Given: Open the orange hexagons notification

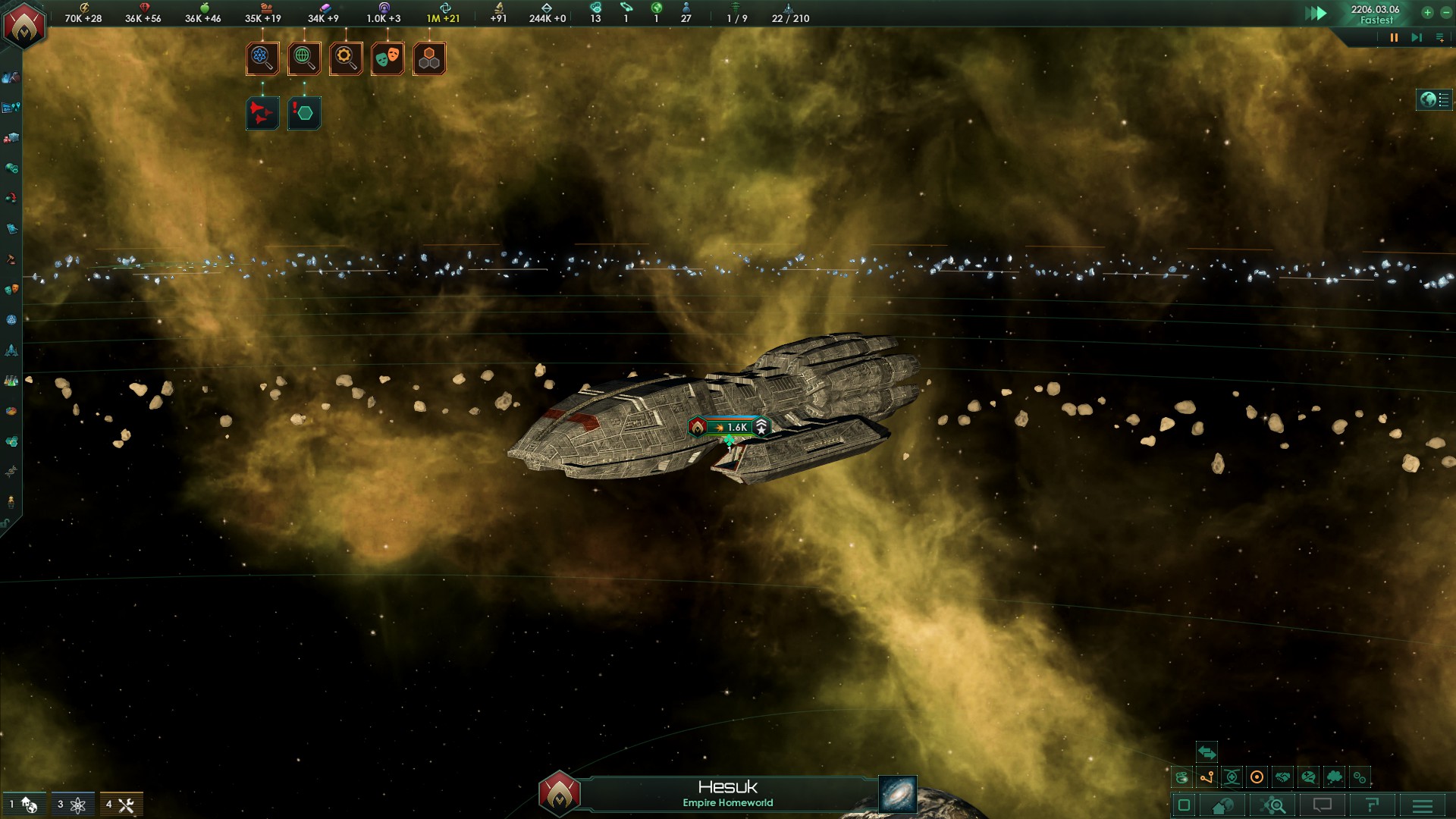Looking at the screenshot, I should [x=429, y=58].
